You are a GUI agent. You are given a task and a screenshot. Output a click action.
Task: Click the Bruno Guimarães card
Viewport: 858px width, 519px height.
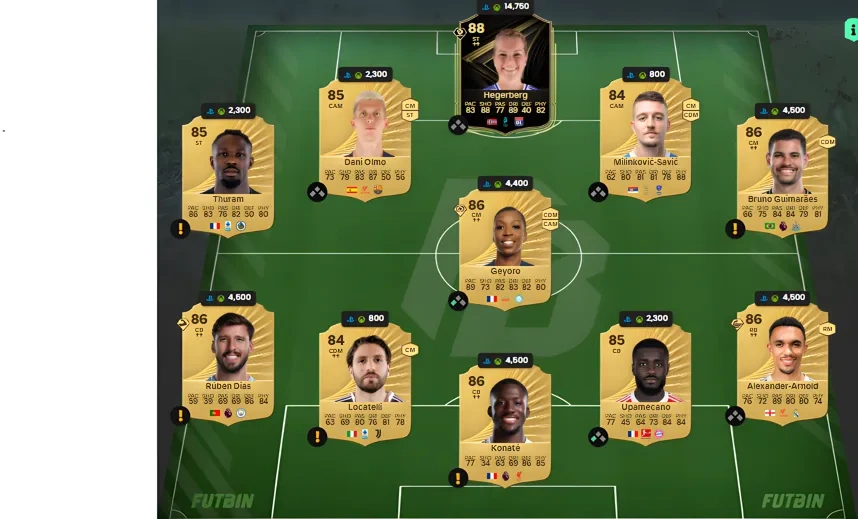(x=782, y=175)
